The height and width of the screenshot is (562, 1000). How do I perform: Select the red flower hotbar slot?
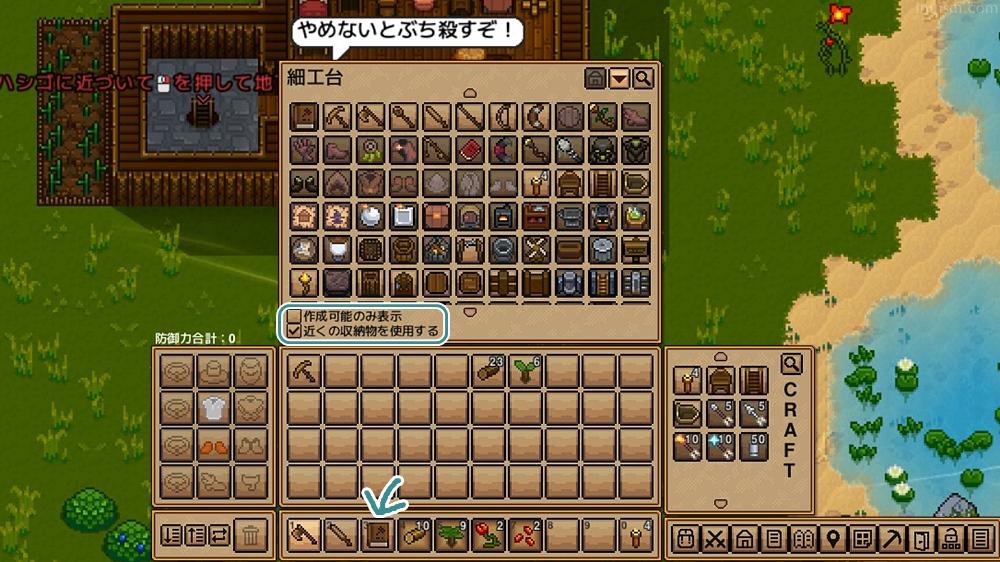pos(489,537)
